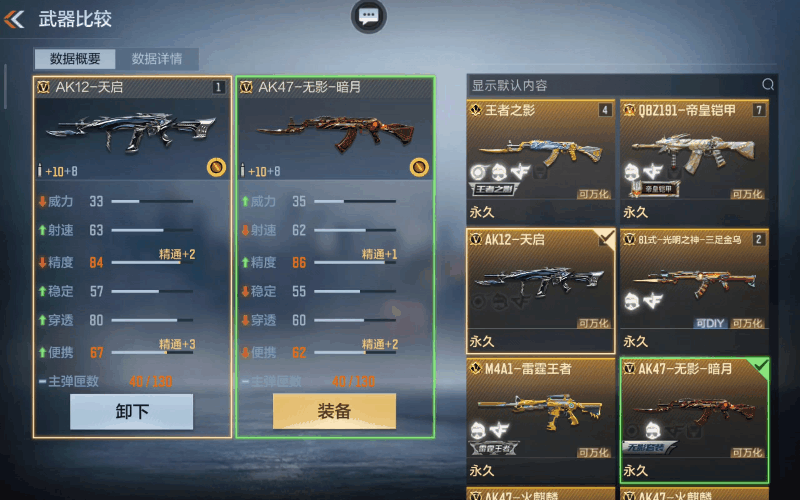Tap the 可DIY tag on the 81式 card
This screenshot has width=800, height=500.
click(x=709, y=323)
